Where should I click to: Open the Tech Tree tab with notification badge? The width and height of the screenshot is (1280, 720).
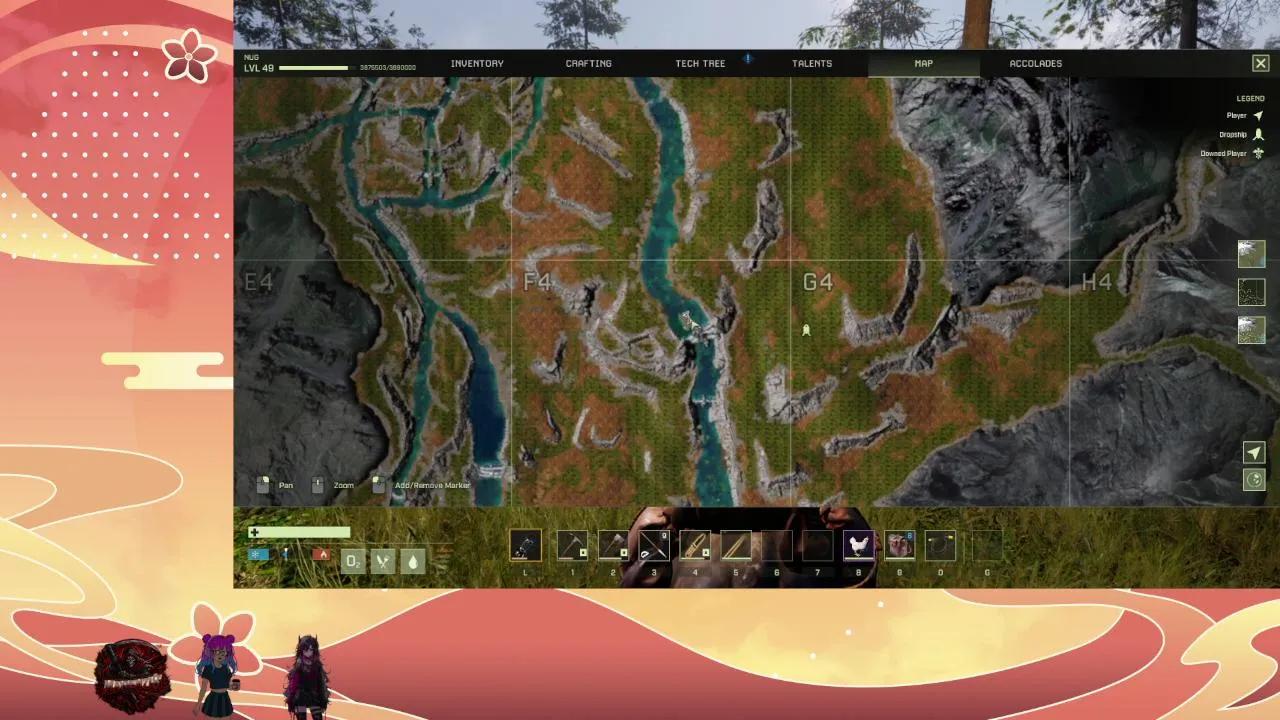coord(700,63)
